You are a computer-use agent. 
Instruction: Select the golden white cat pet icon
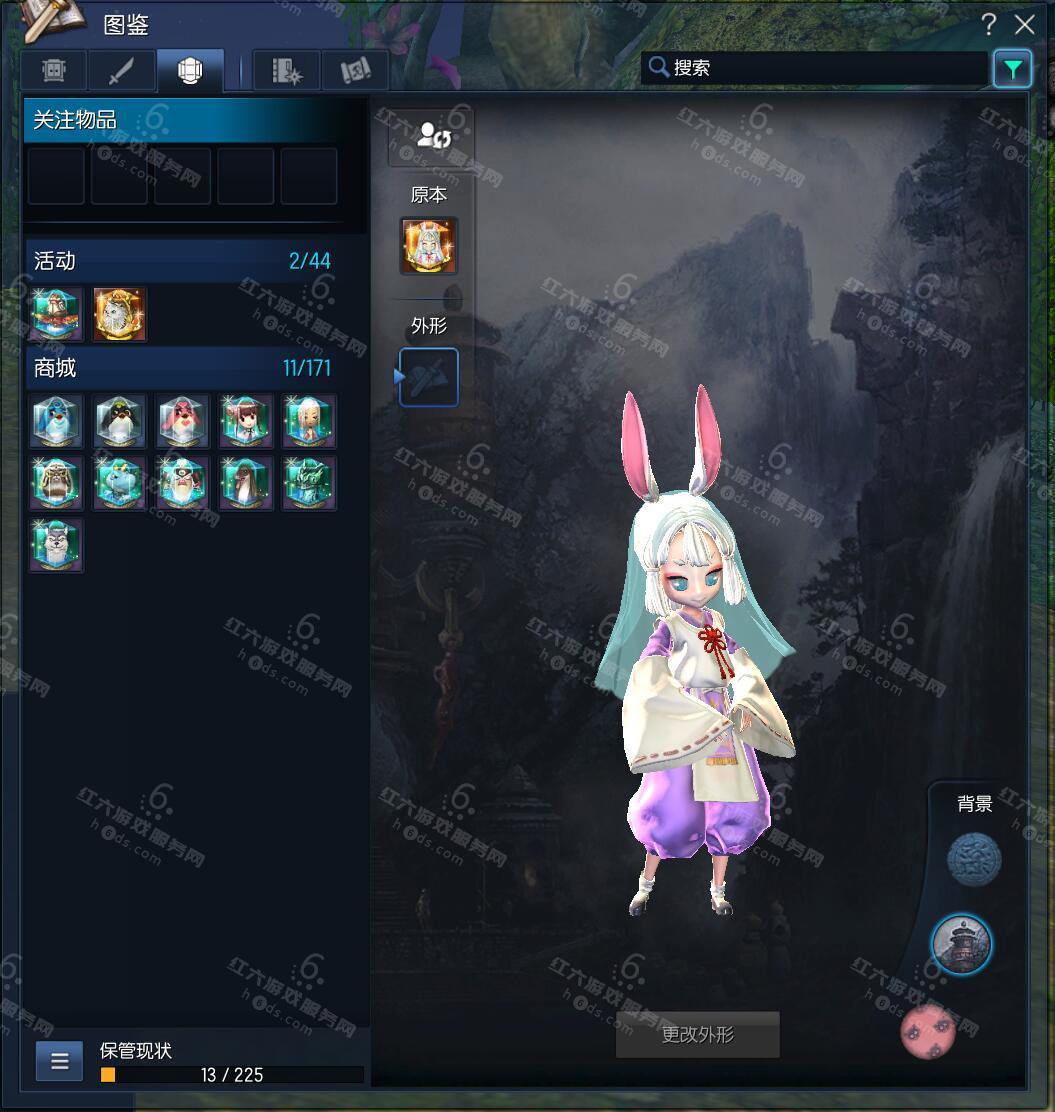(120, 314)
